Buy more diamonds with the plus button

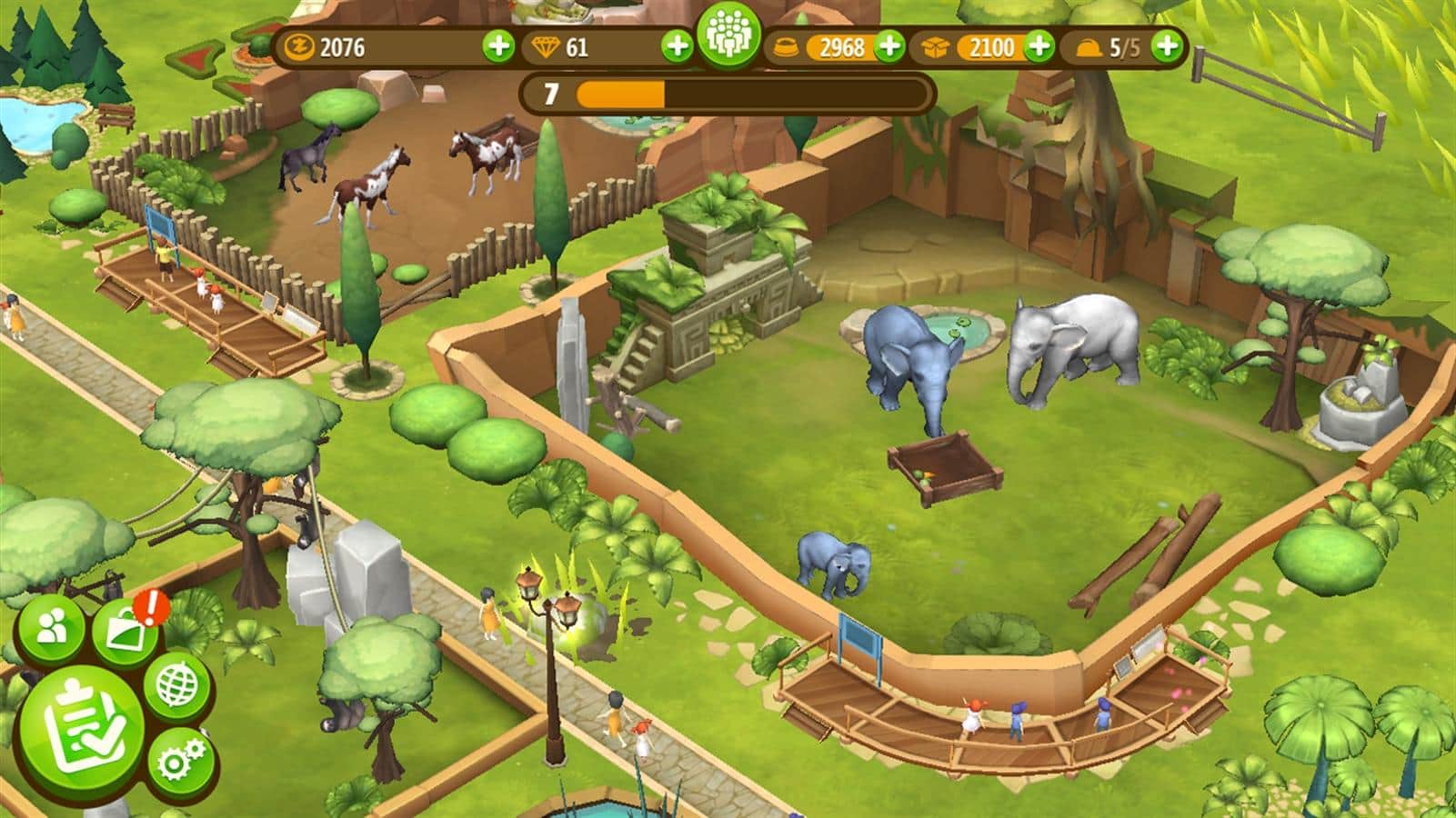click(676, 45)
